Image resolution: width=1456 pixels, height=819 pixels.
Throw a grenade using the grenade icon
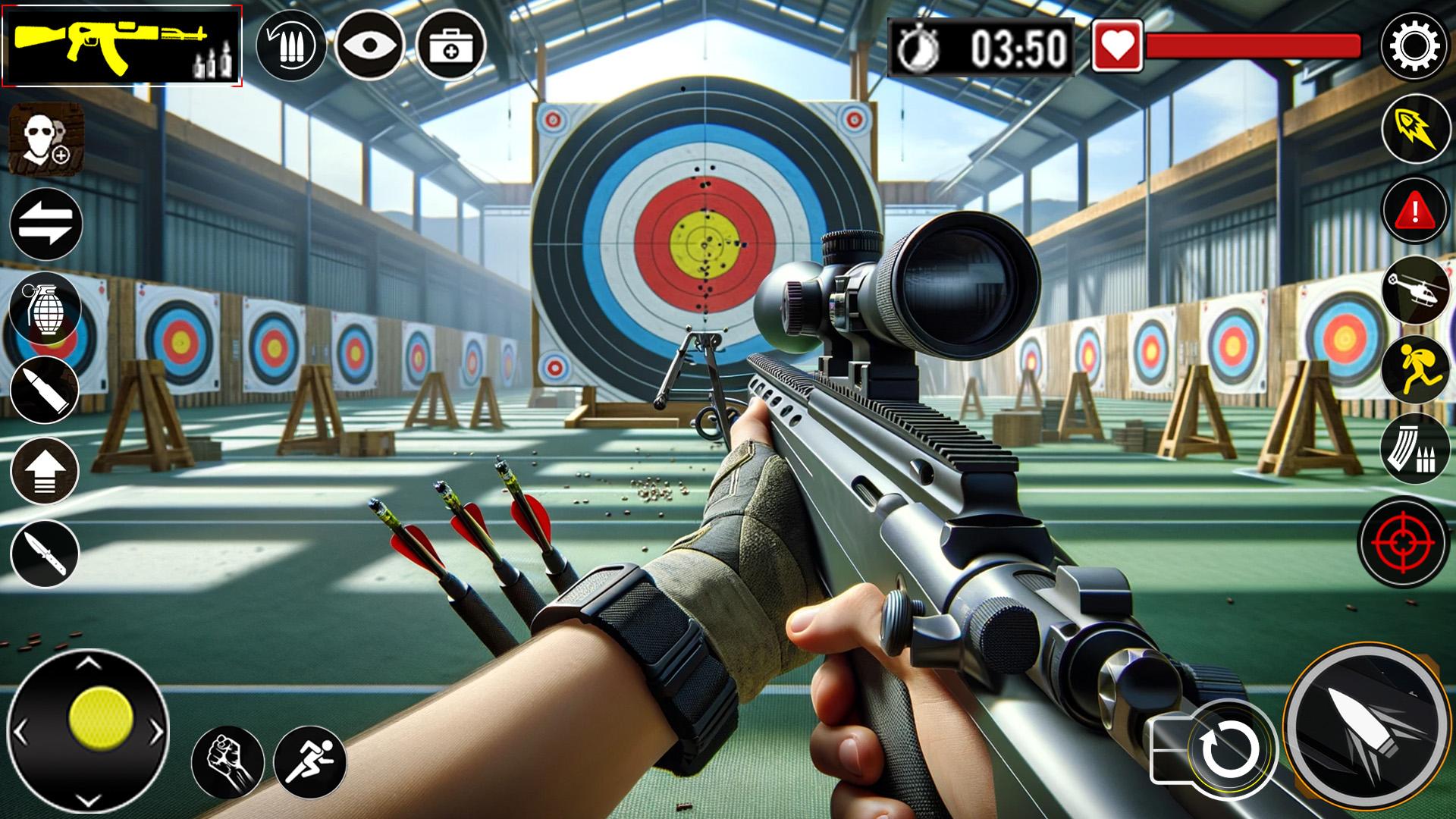point(45,307)
